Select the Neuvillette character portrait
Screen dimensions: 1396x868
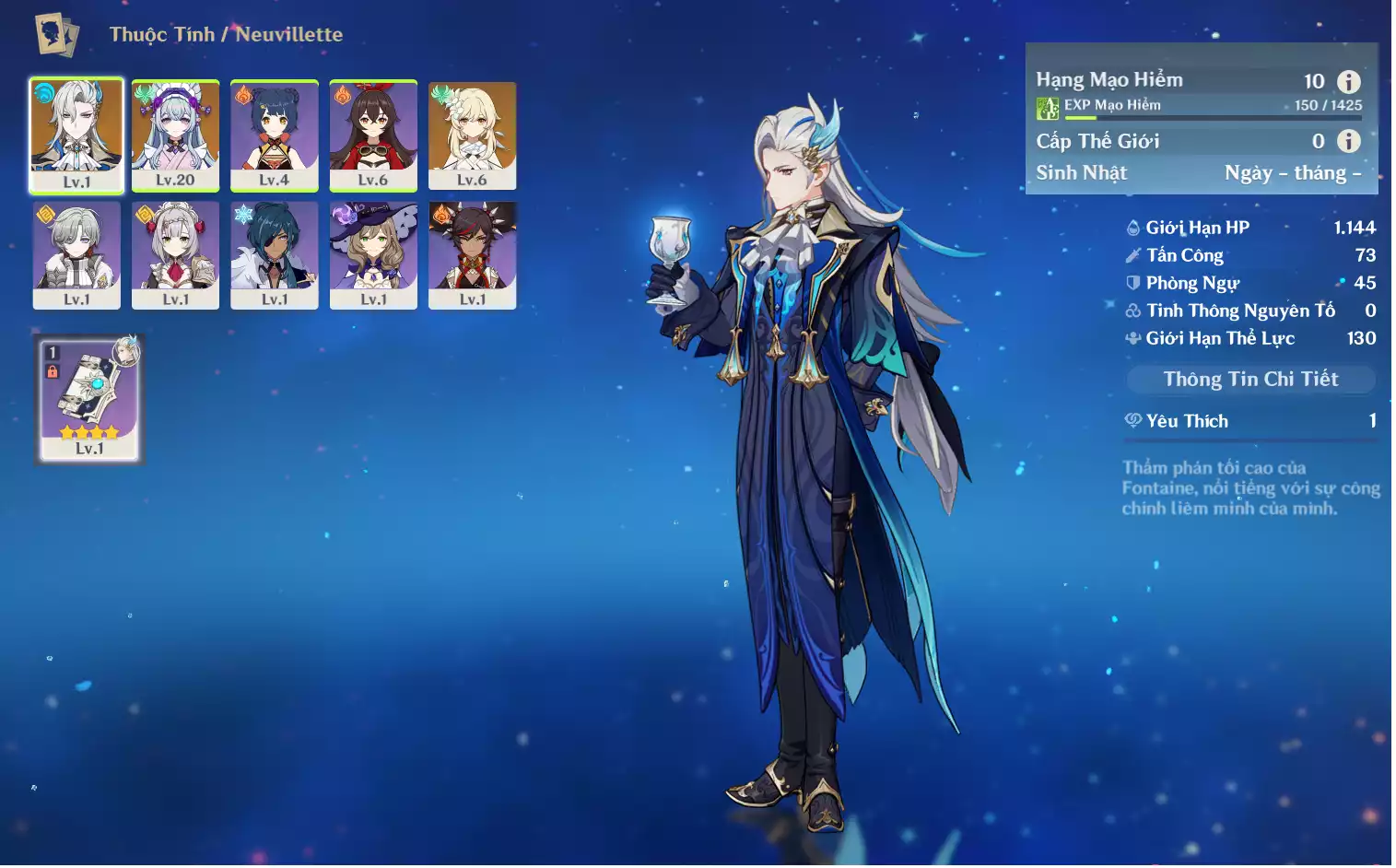pyautogui.click(x=76, y=135)
